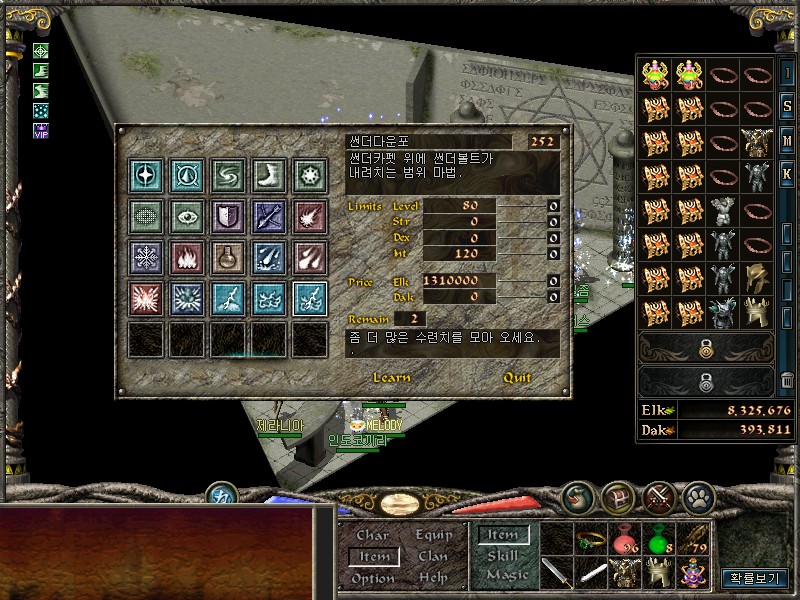
Task: Choose the flame spell icon
Action: click(x=187, y=256)
